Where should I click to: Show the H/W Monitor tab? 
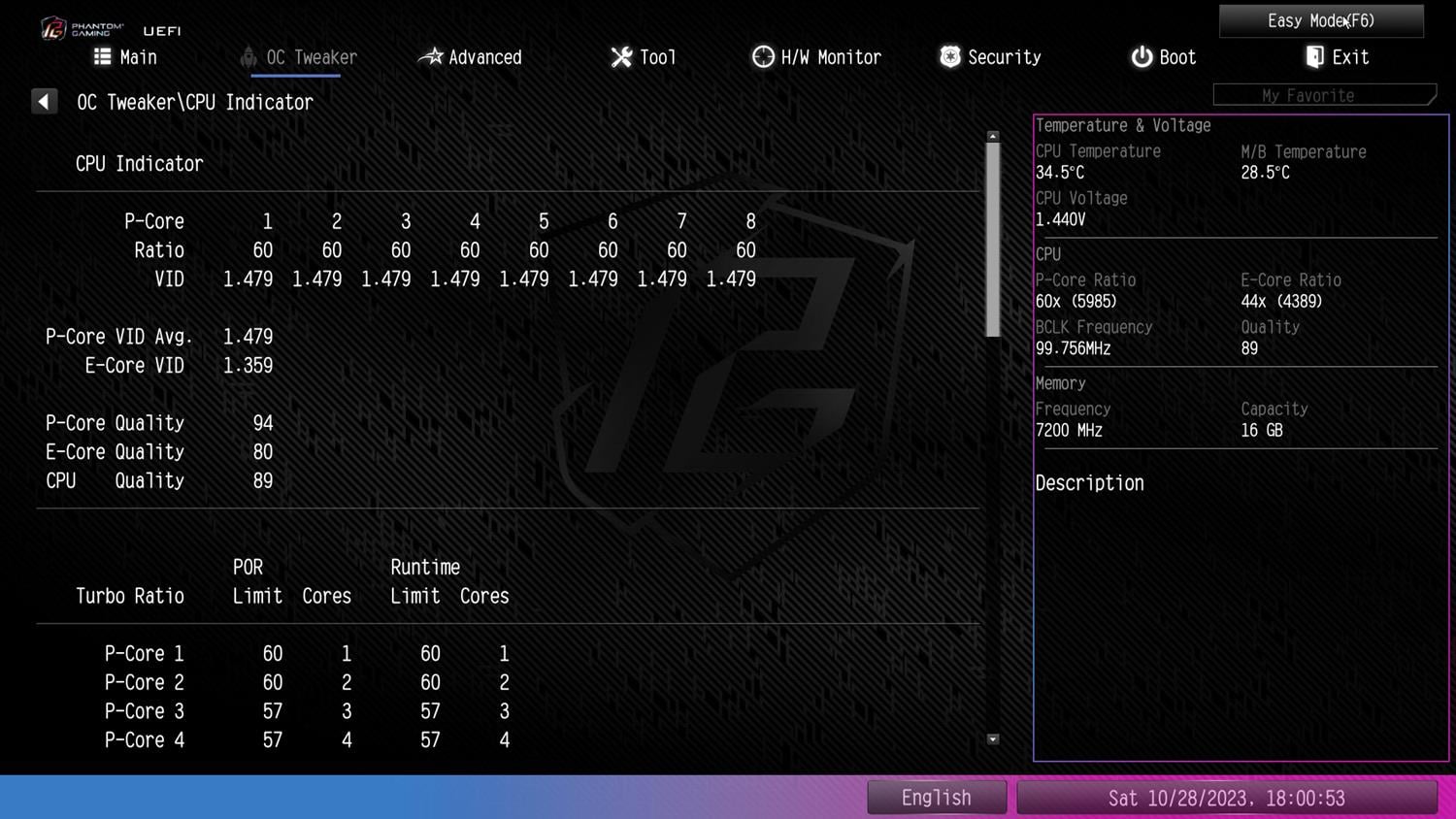816,57
